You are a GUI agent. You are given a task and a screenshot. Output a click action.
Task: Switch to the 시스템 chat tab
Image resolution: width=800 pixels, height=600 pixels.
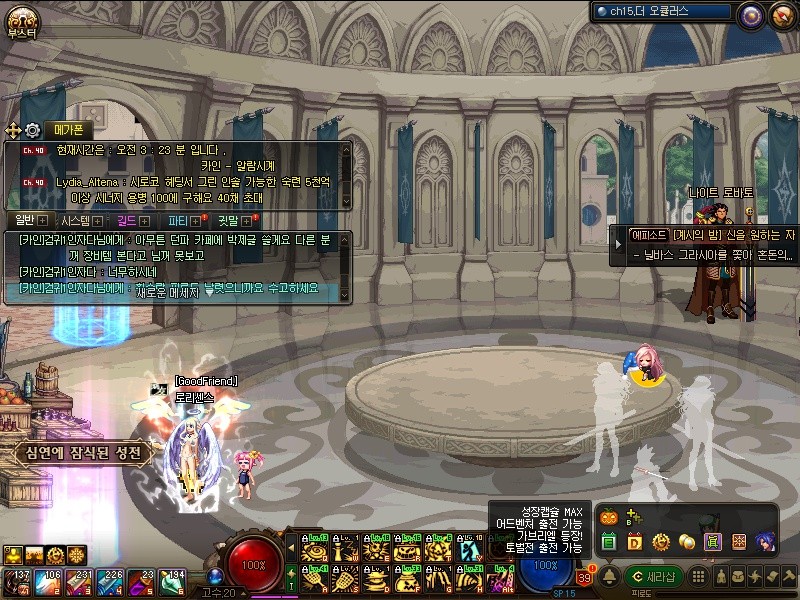(x=75, y=220)
